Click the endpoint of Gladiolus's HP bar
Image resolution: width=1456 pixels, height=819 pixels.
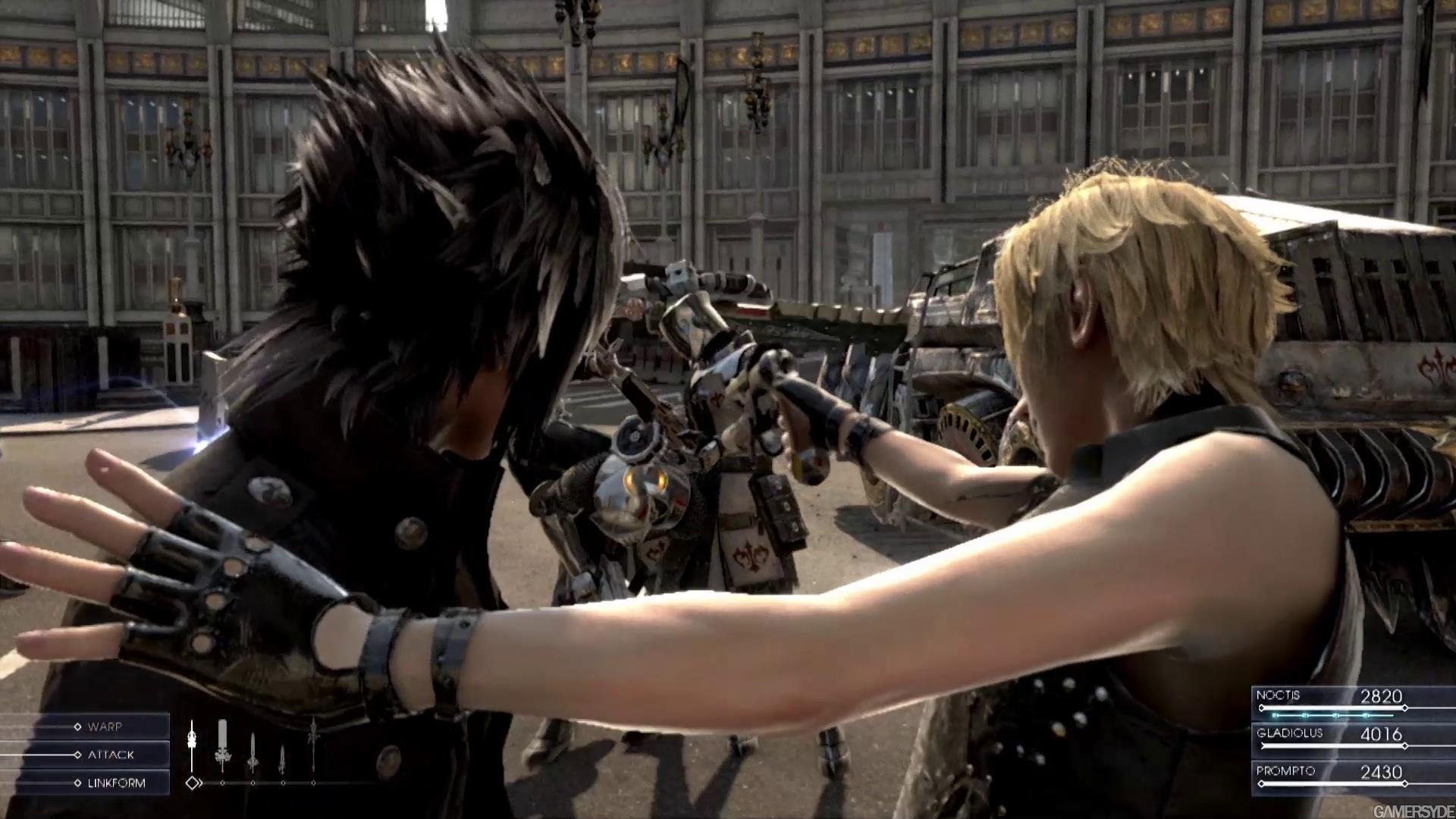[1405, 746]
